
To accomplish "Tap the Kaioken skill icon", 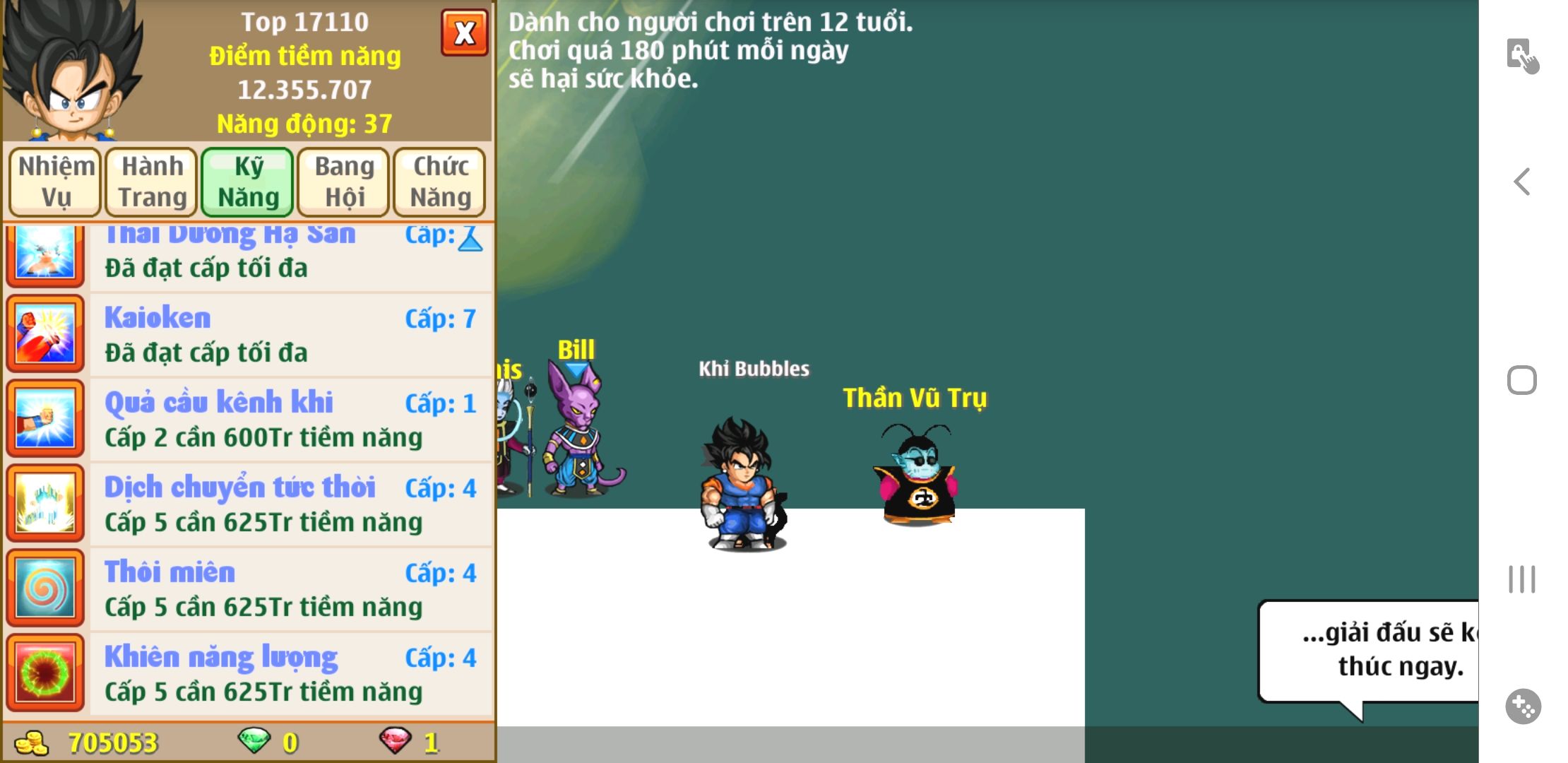I will [x=45, y=335].
